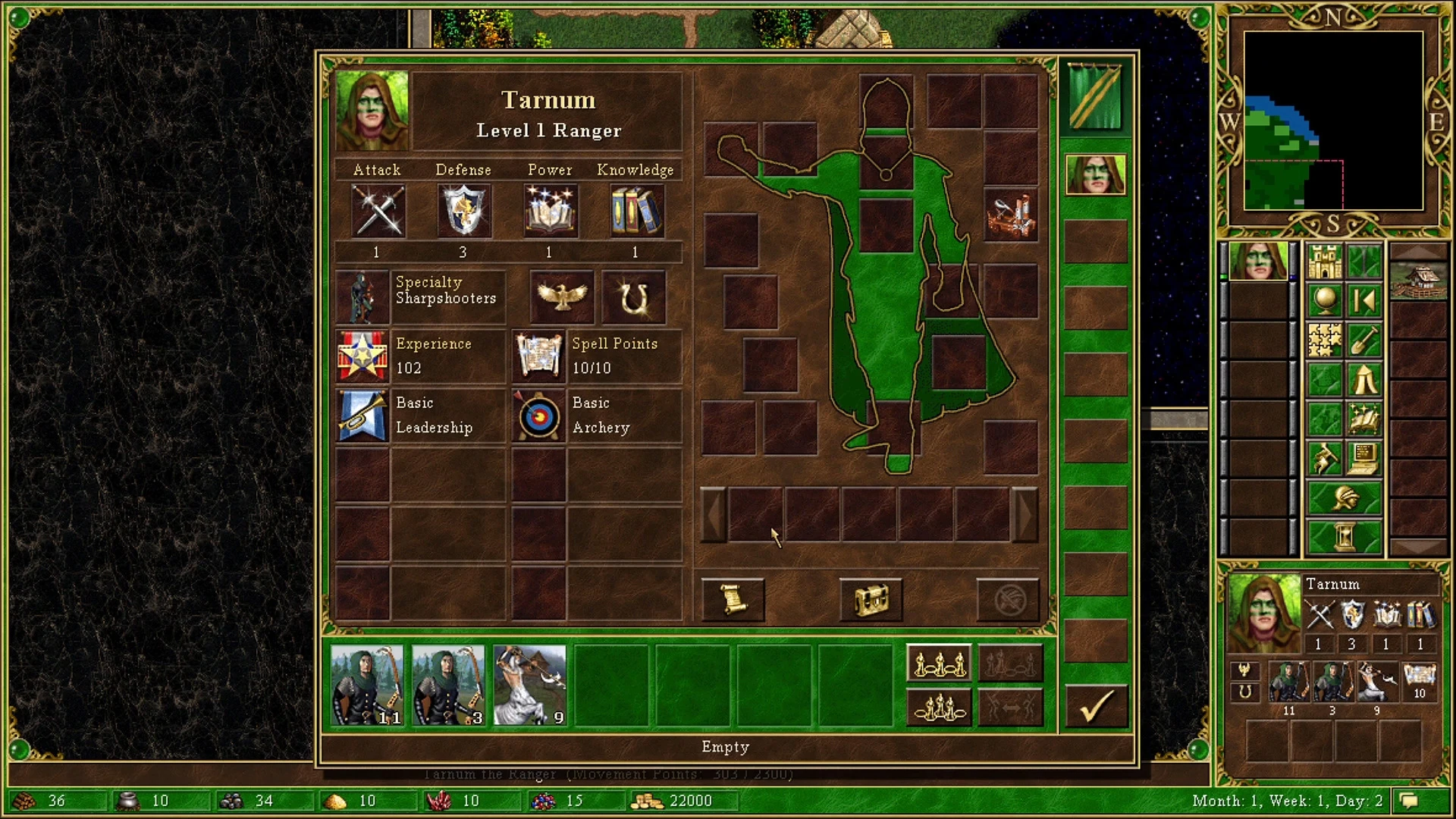The image size is (1456, 819).
Task: Open the adventure spellbook icon
Action: (x=1365, y=417)
